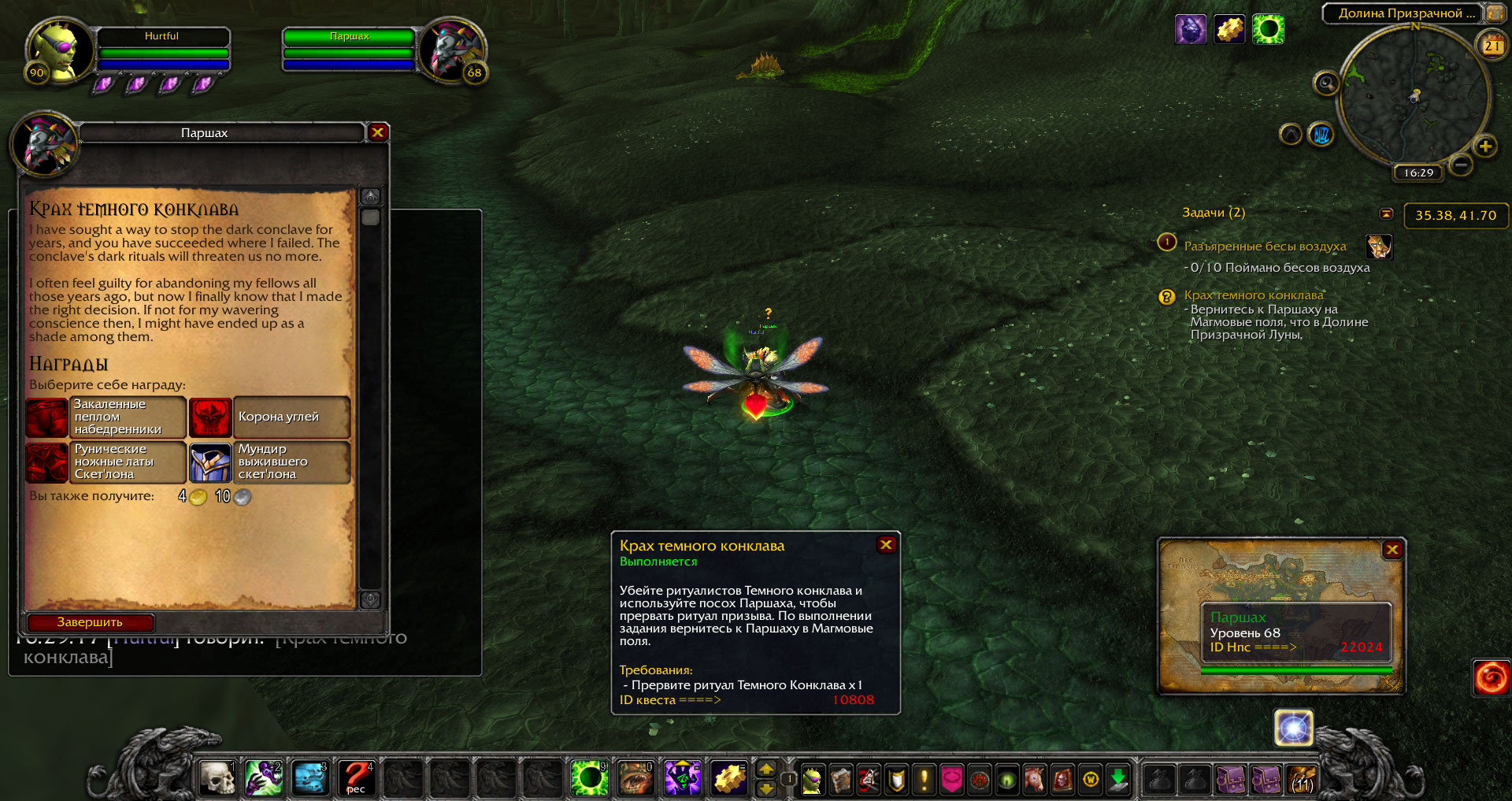This screenshot has width=1512, height=801.
Task: Close the Паршах quest dialog window
Action: tap(377, 132)
